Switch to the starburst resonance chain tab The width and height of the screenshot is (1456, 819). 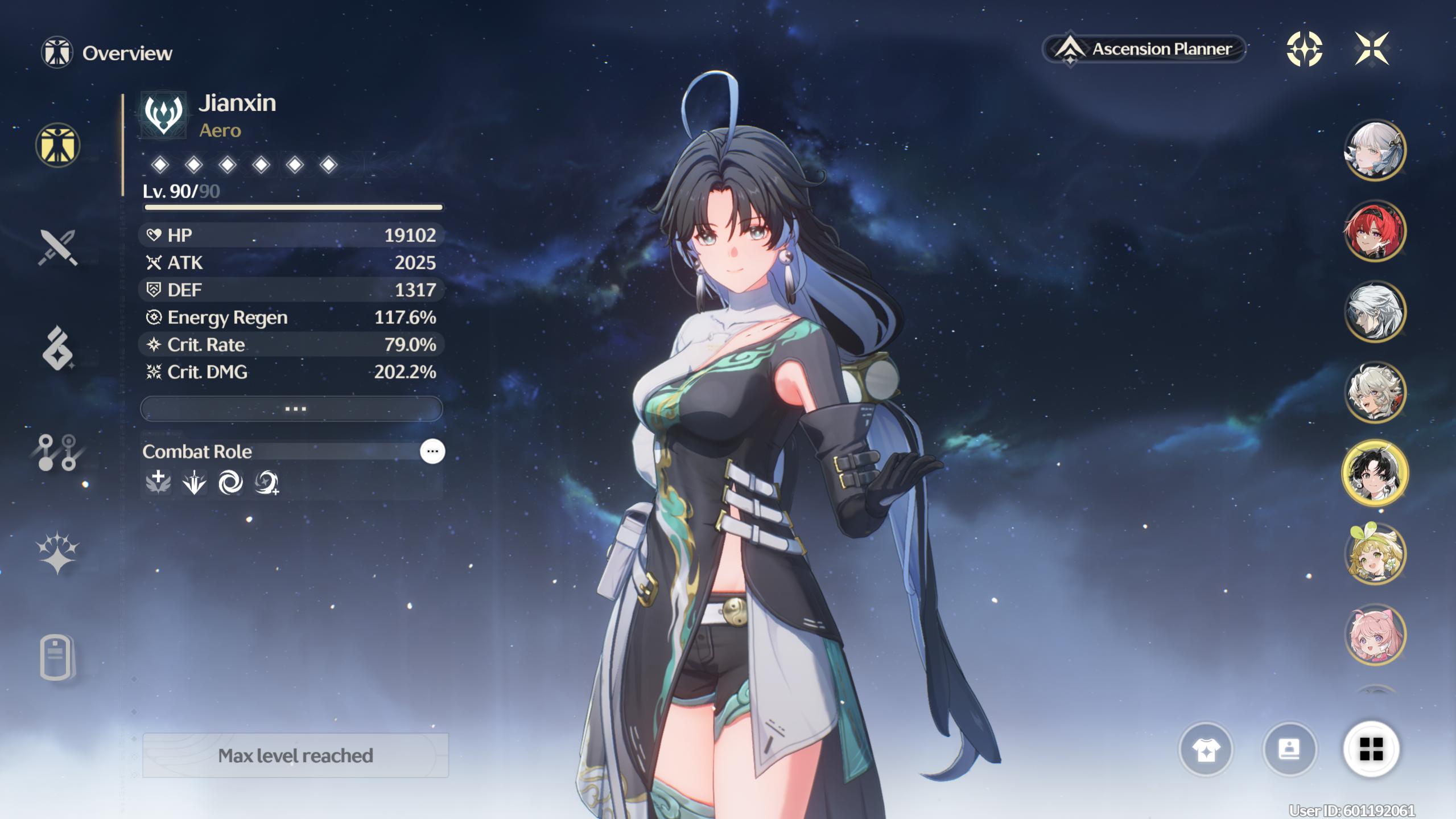(x=57, y=552)
